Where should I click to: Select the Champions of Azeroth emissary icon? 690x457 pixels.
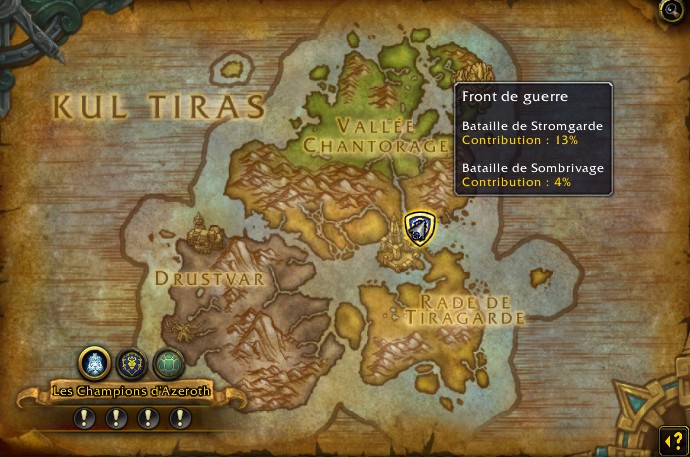point(94,361)
